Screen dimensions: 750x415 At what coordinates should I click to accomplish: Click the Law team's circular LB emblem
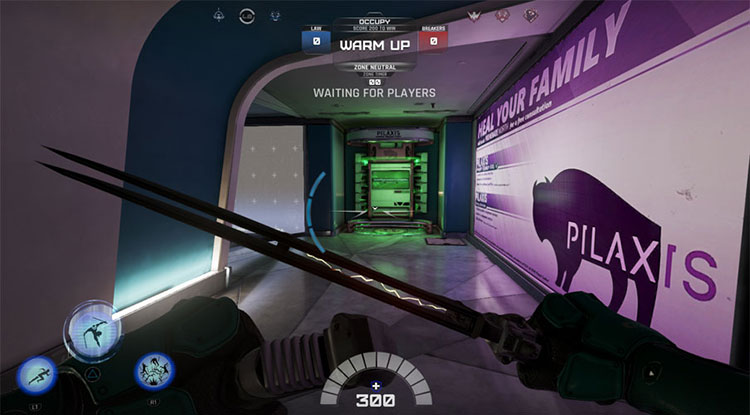coord(248,15)
